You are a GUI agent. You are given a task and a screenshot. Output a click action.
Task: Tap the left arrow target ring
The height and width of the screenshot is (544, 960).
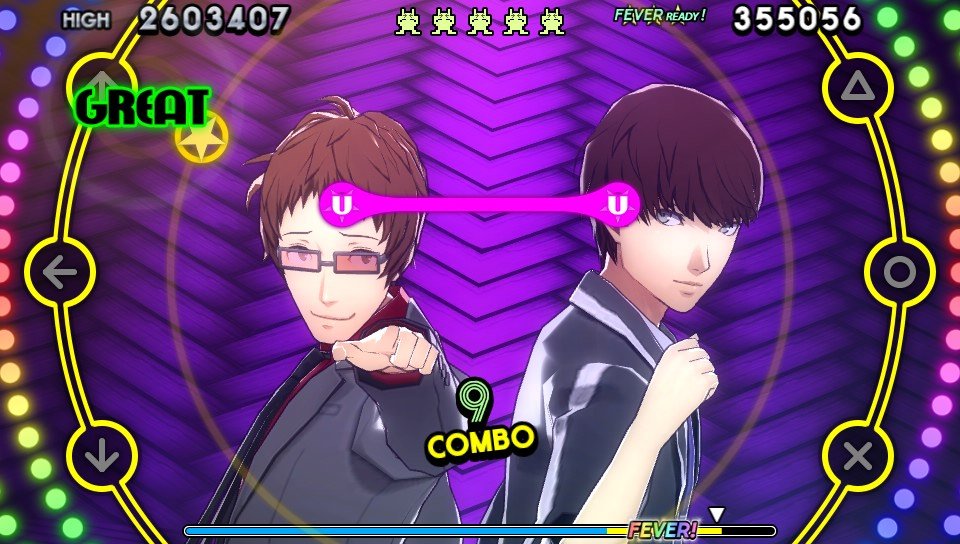click(x=60, y=272)
